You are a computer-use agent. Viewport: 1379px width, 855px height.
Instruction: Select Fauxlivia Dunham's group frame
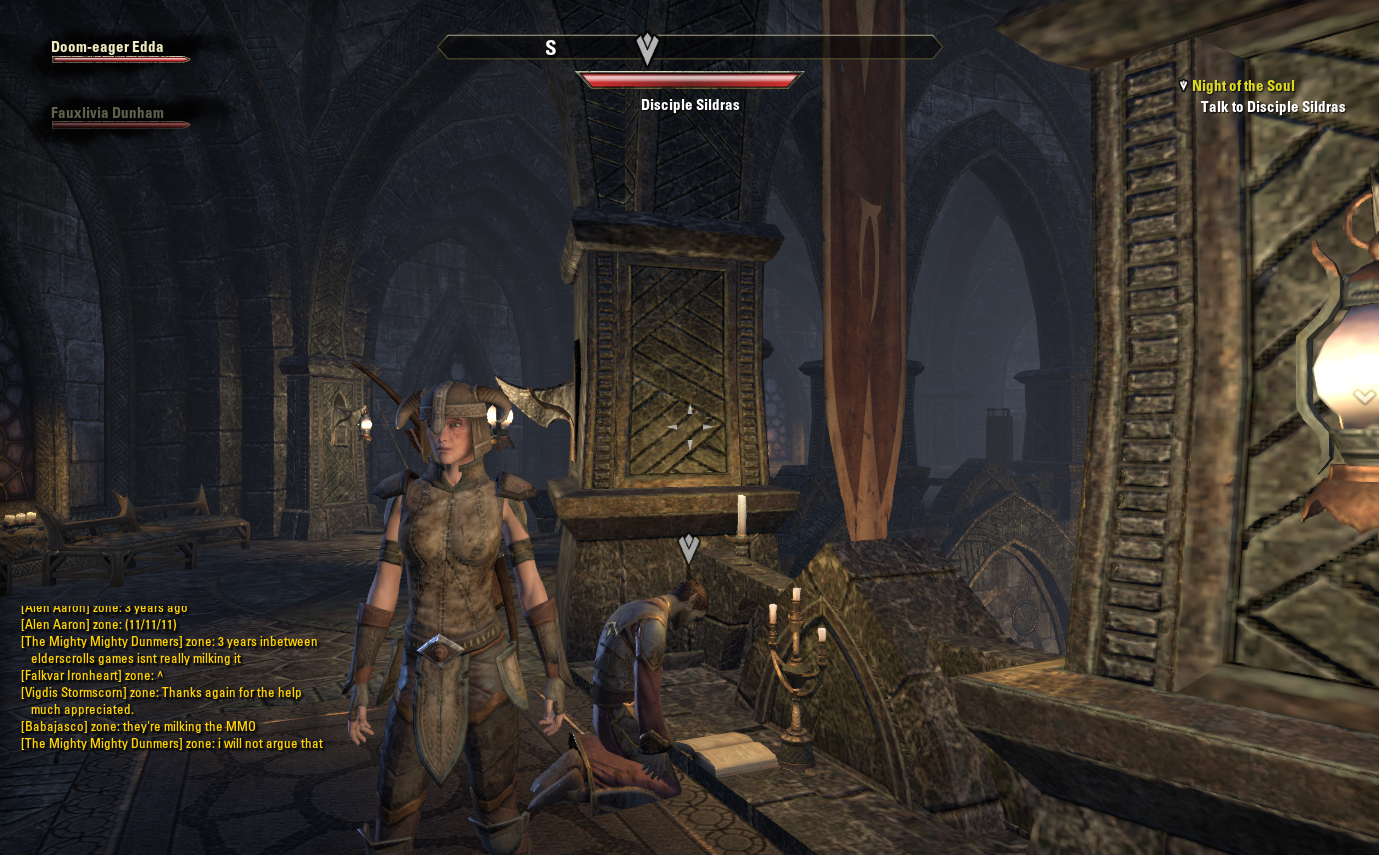pyautogui.click(x=108, y=113)
